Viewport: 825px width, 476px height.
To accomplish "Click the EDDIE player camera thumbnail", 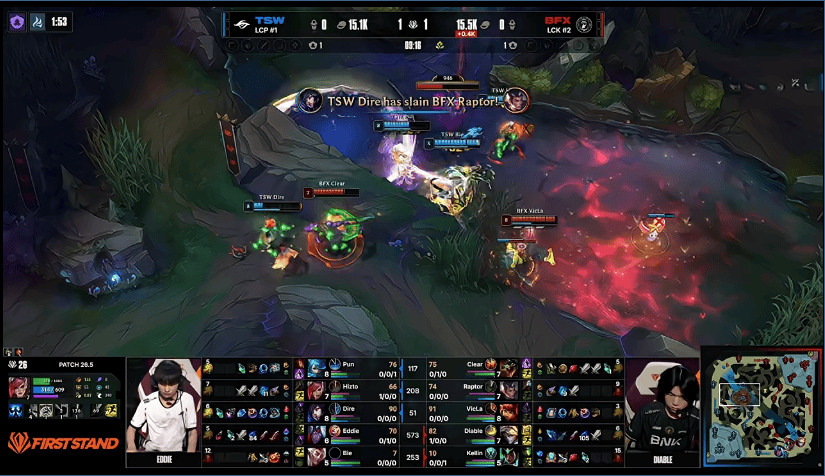I will coord(162,408).
